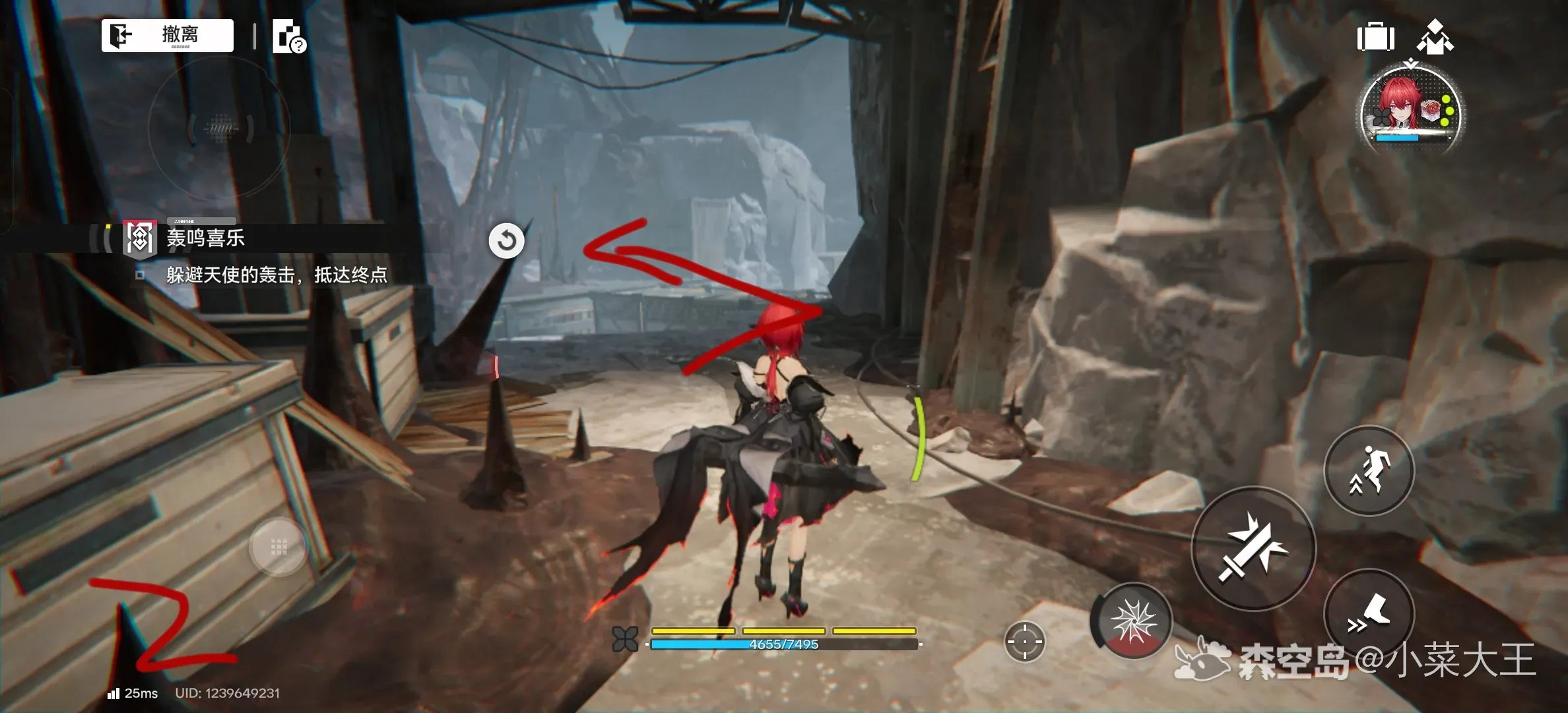Screen dimensions: 1568x713
Task: Activate the sword basic attack button
Action: [x=1253, y=548]
